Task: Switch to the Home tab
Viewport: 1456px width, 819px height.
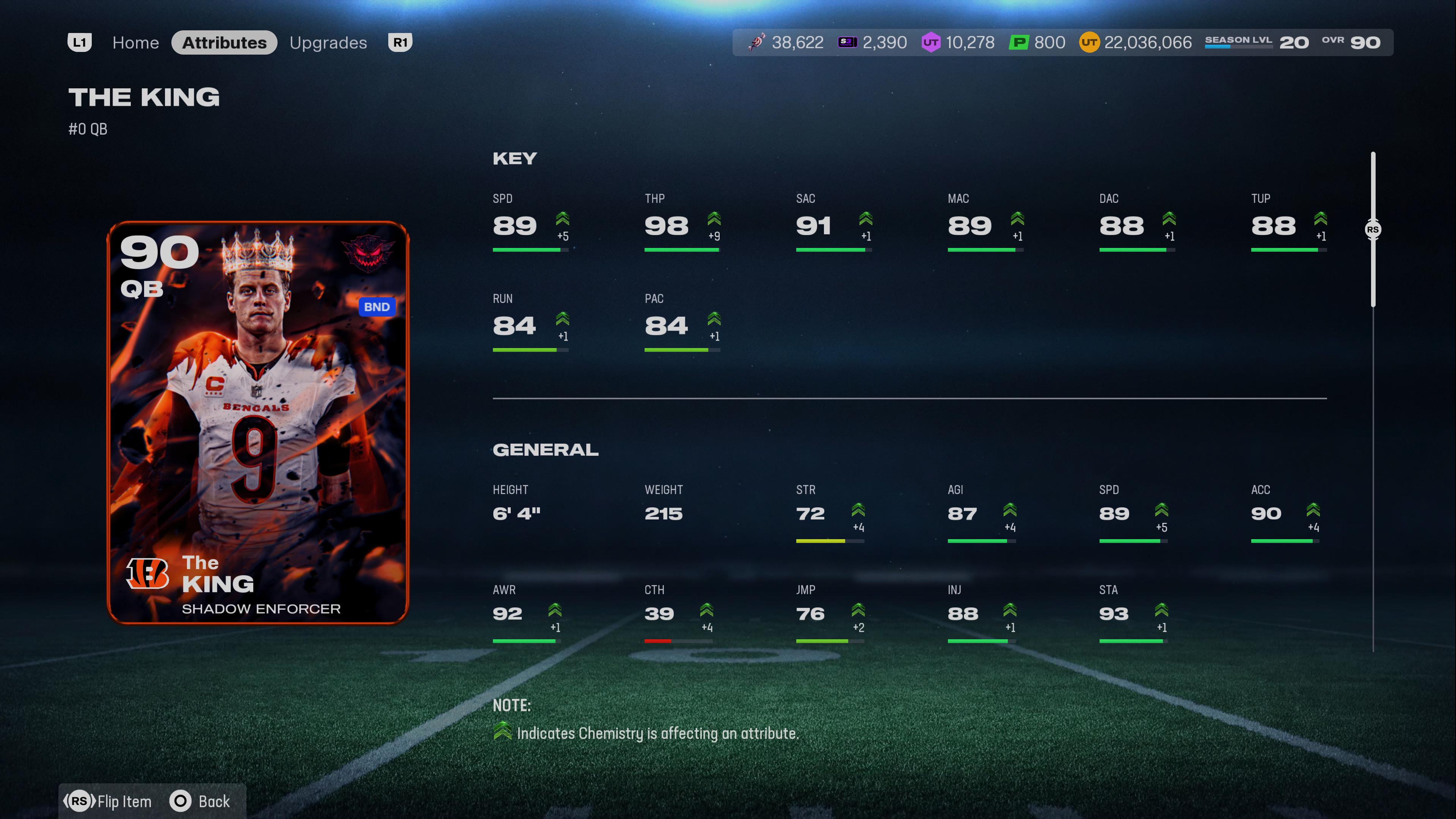Action: click(135, 42)
